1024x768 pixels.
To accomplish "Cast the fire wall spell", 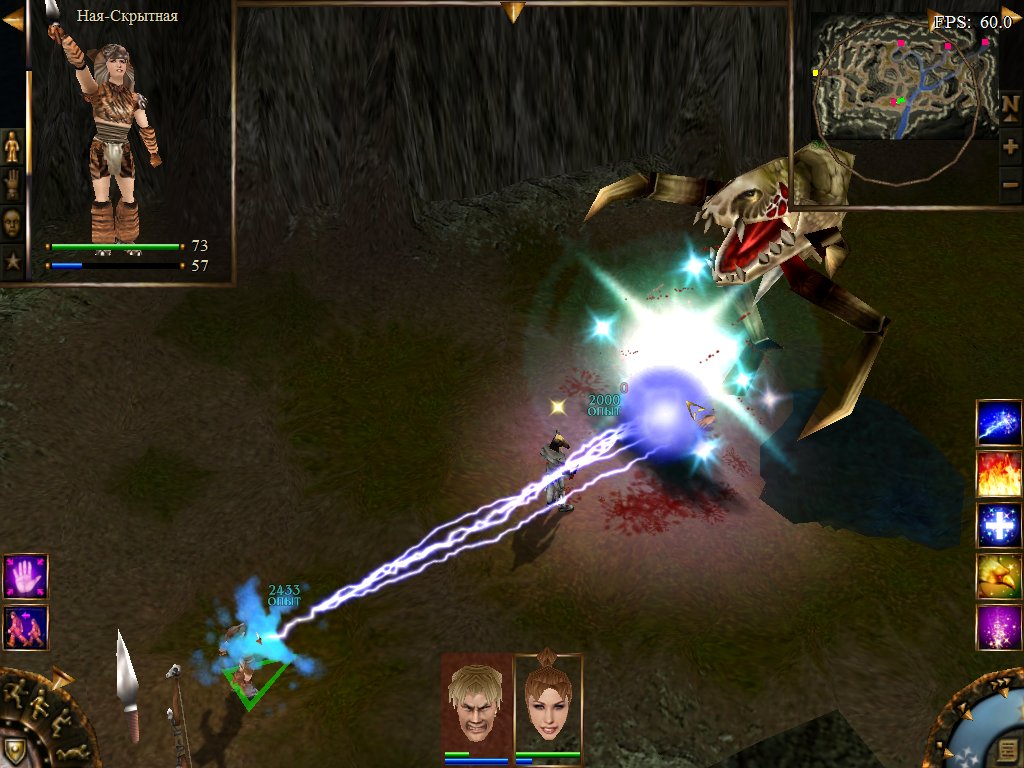I will click(999, 475).
